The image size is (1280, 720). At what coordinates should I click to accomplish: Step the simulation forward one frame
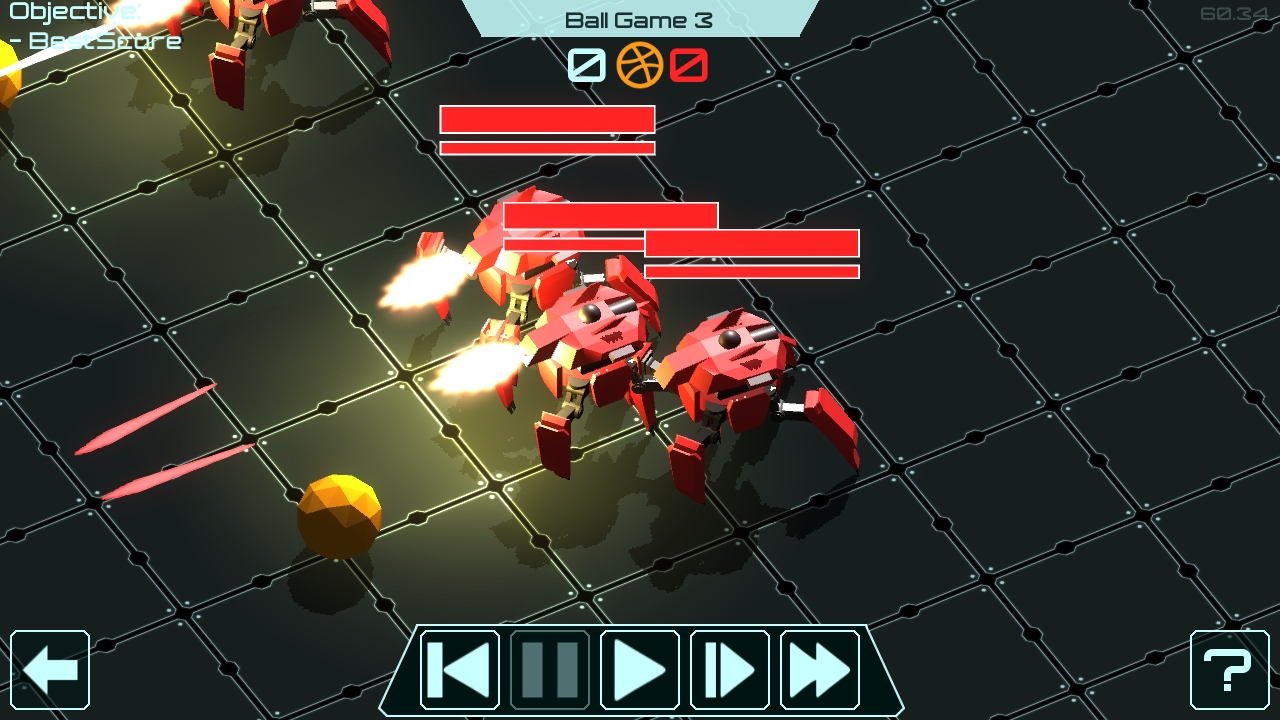tap(728, 670)
